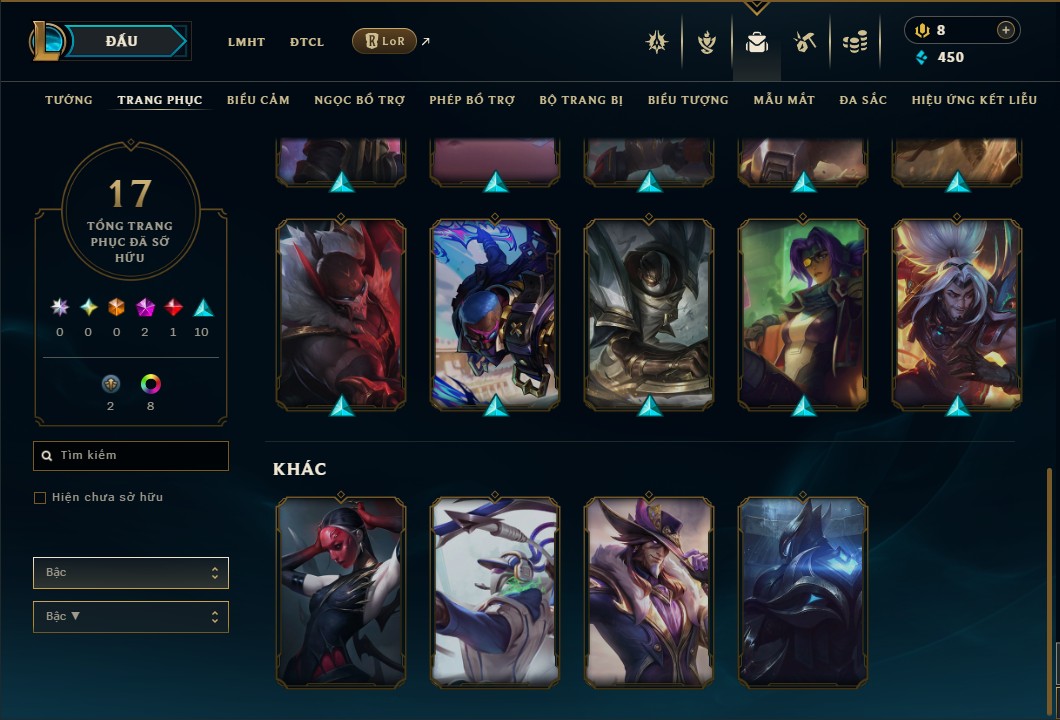1060x720 pixels.
Task: Switch to the TƯỚNG tab
Action: [x=69, y=100]
